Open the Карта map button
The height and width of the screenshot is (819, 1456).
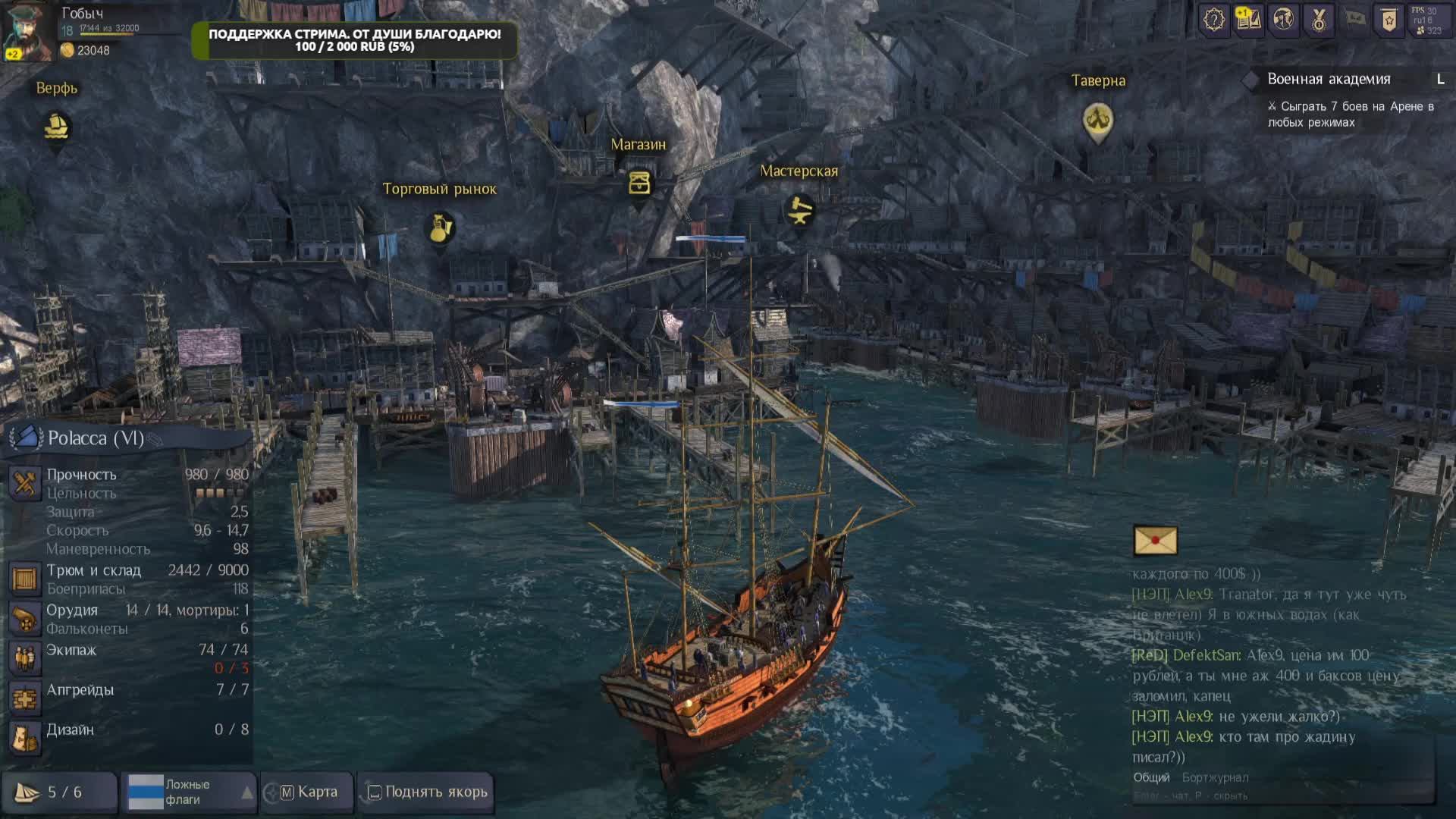point(309,792)
